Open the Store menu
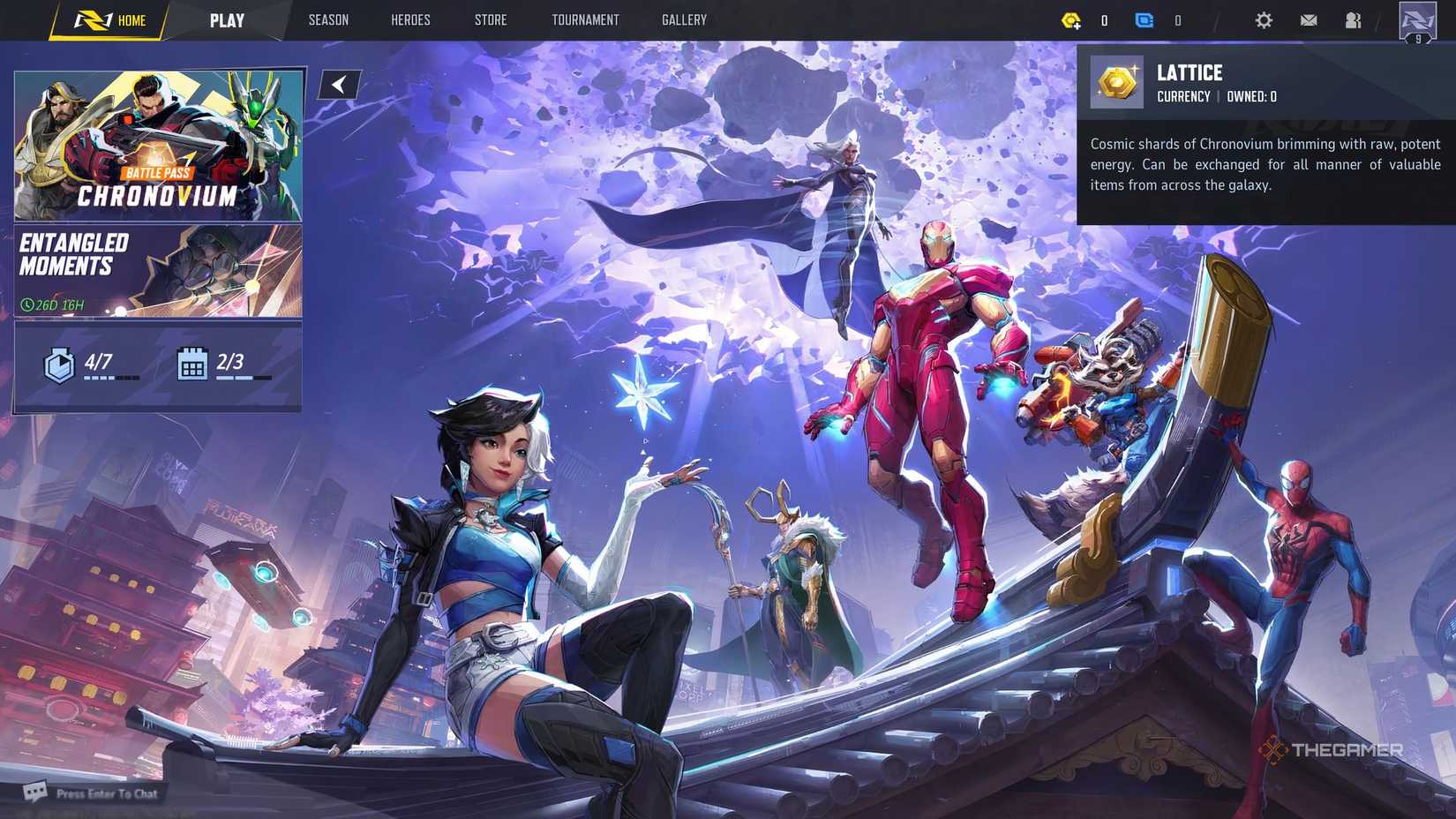 tap(491, 19)
